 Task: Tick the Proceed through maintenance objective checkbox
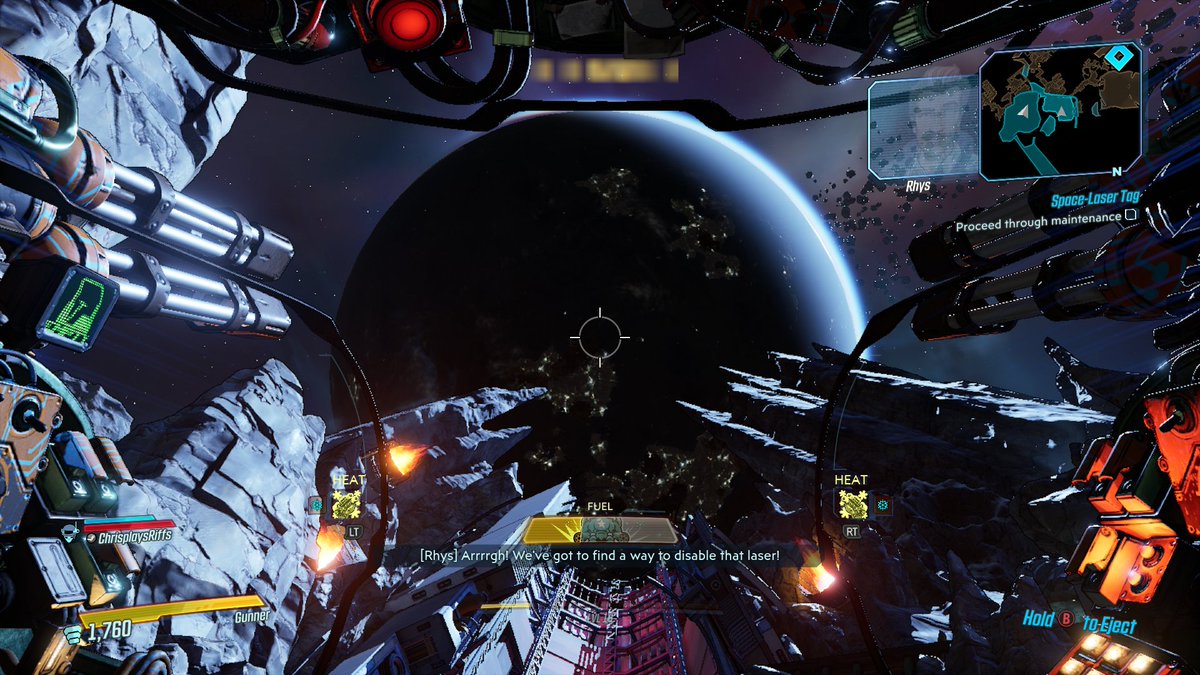tap(1131, 214)
